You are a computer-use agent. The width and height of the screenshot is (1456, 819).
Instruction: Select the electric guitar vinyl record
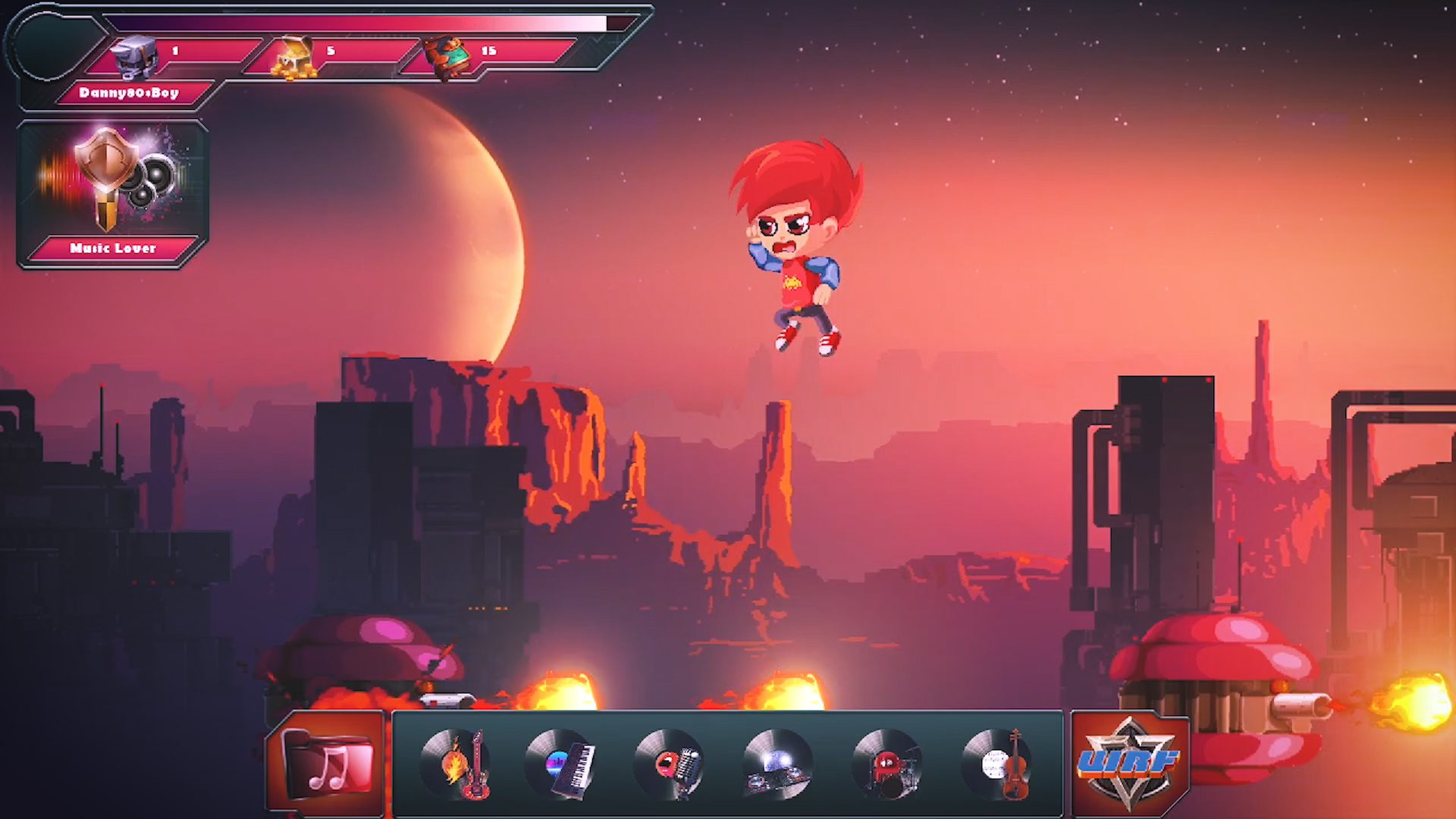point(457,764)
